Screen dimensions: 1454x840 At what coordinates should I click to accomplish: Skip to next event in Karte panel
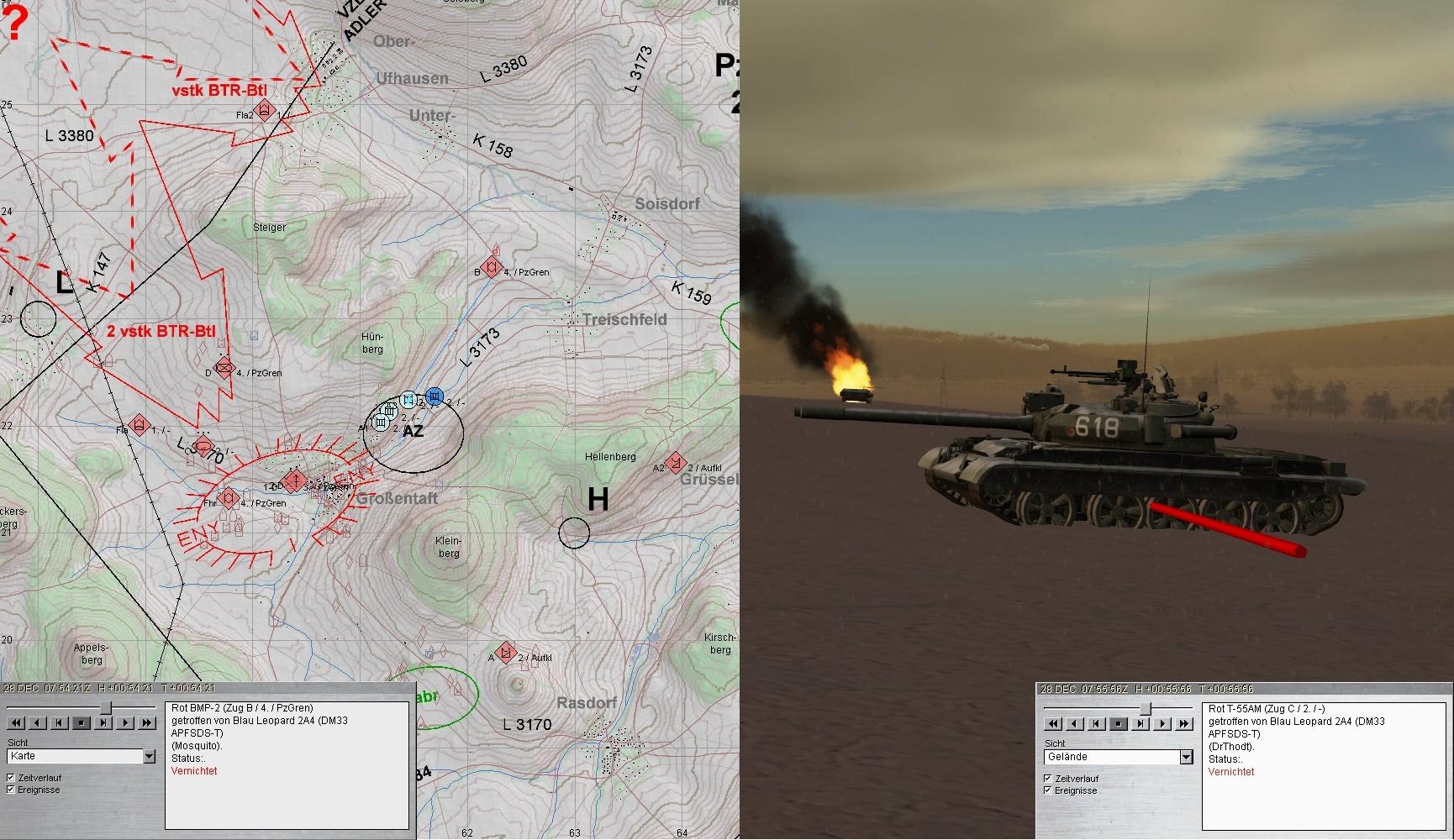pos(103,722)
